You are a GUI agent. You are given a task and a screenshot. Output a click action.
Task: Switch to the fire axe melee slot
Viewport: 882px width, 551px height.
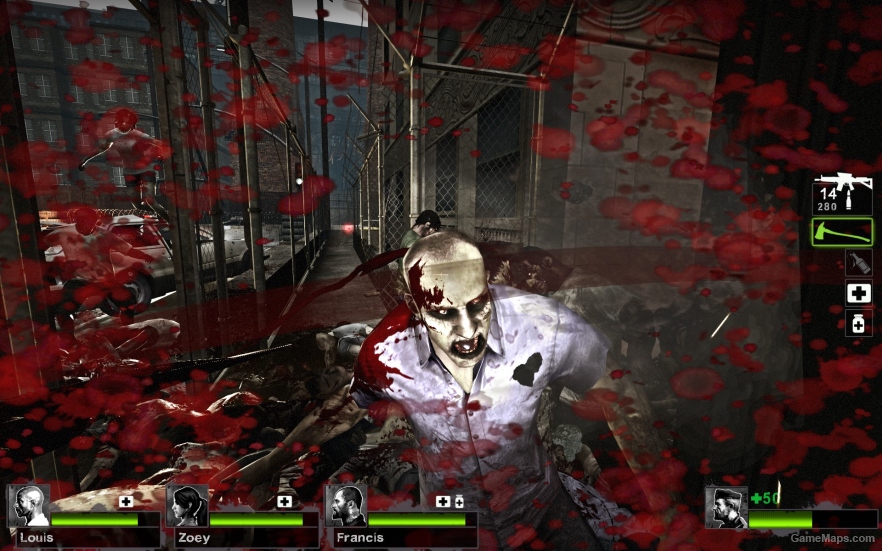pos(842,232)
